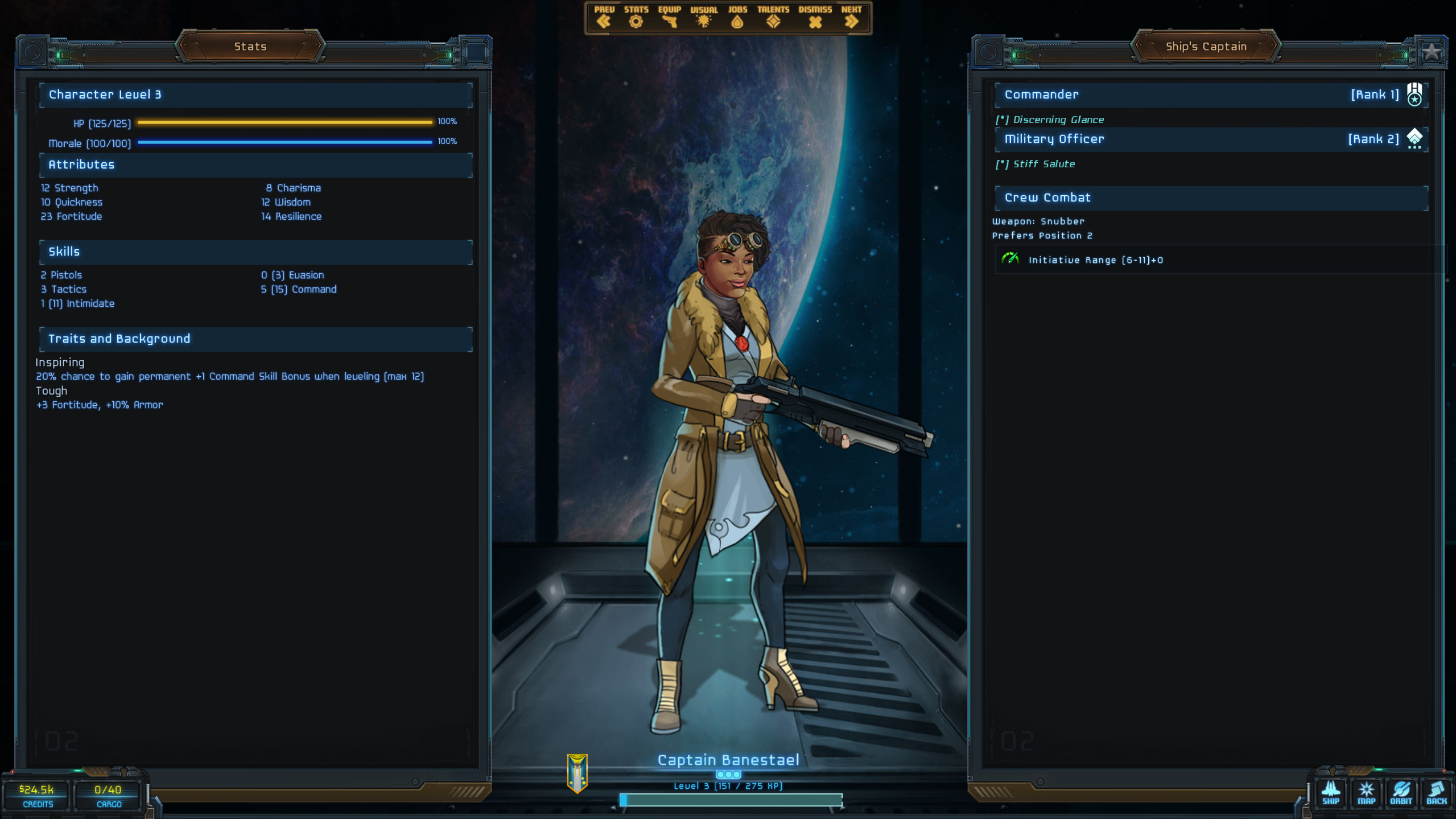Click the Back button
This screenshot has height=819, width=1456.
1436,793
